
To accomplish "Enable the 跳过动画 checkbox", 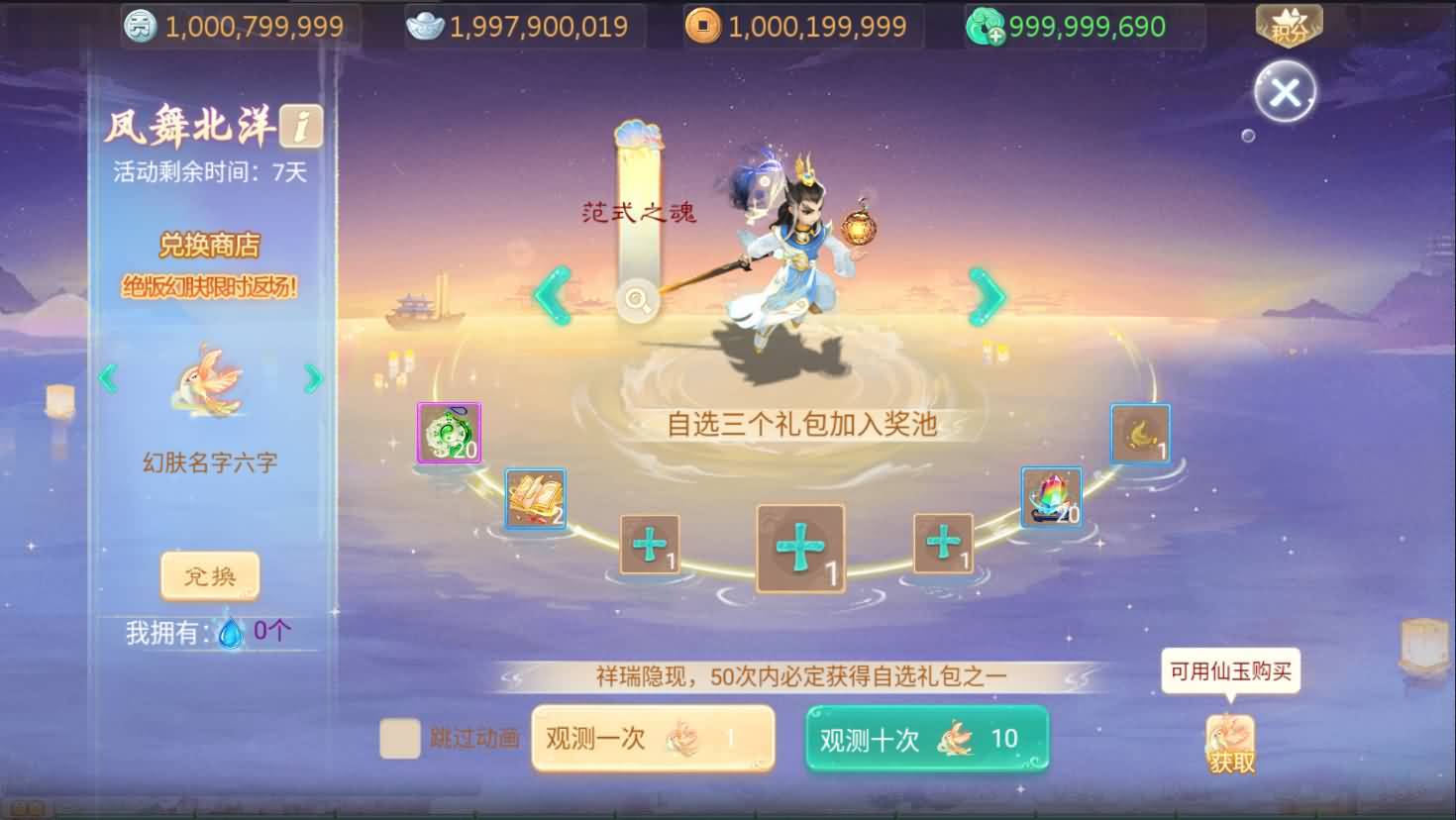I will pyautogui.click(x=400, y=739).
